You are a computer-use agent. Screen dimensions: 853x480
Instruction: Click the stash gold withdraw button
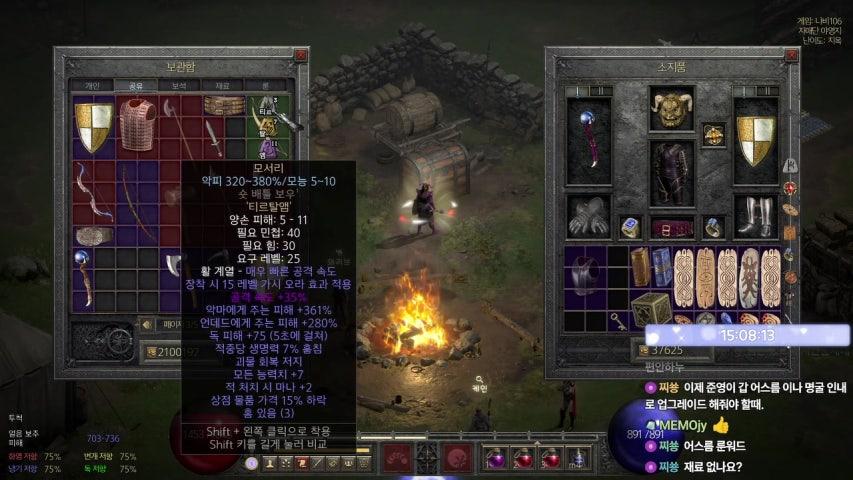(150, 351)
